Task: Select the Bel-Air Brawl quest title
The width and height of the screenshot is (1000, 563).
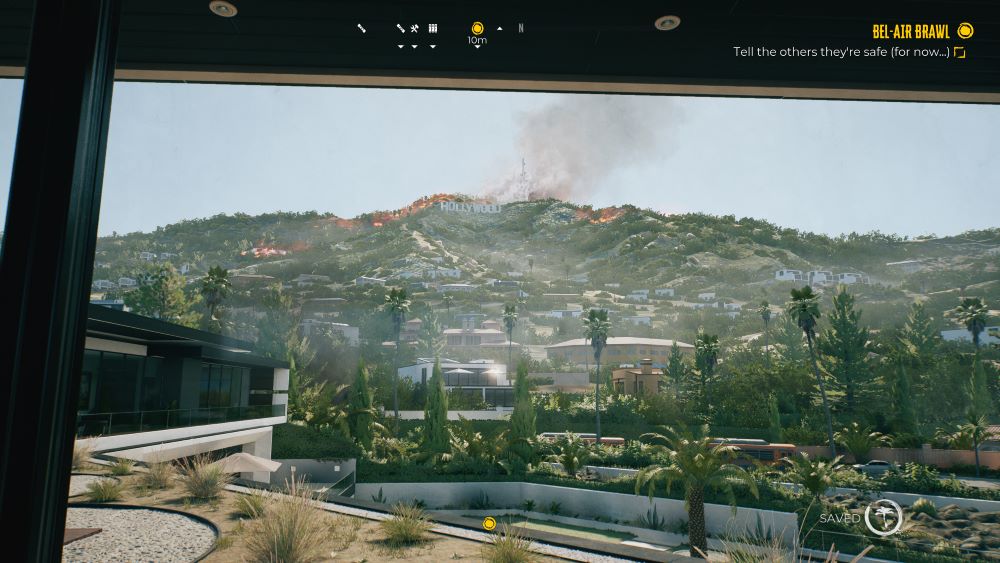Action: 910,31
